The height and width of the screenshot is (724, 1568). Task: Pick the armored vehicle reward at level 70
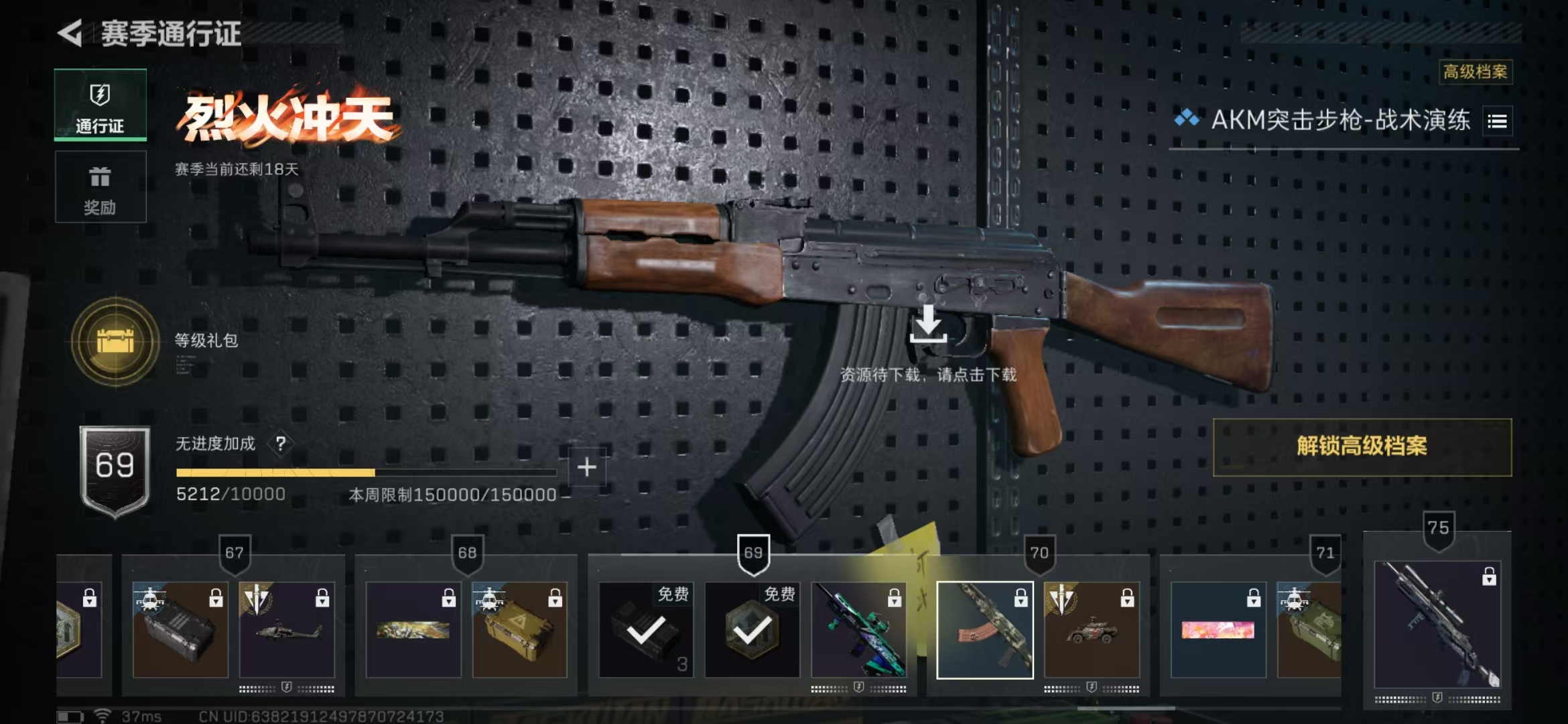[x=1092, y=630]
